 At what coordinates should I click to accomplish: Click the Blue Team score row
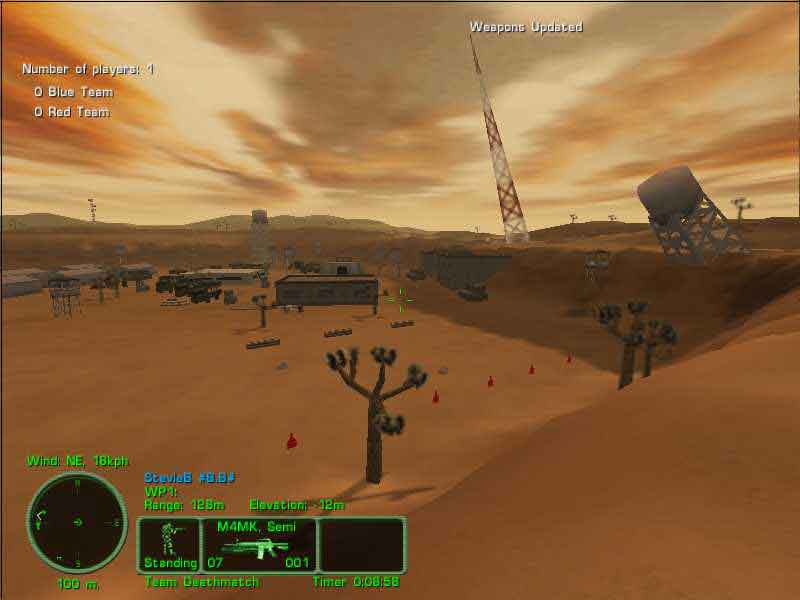click(x=73, y=92)
